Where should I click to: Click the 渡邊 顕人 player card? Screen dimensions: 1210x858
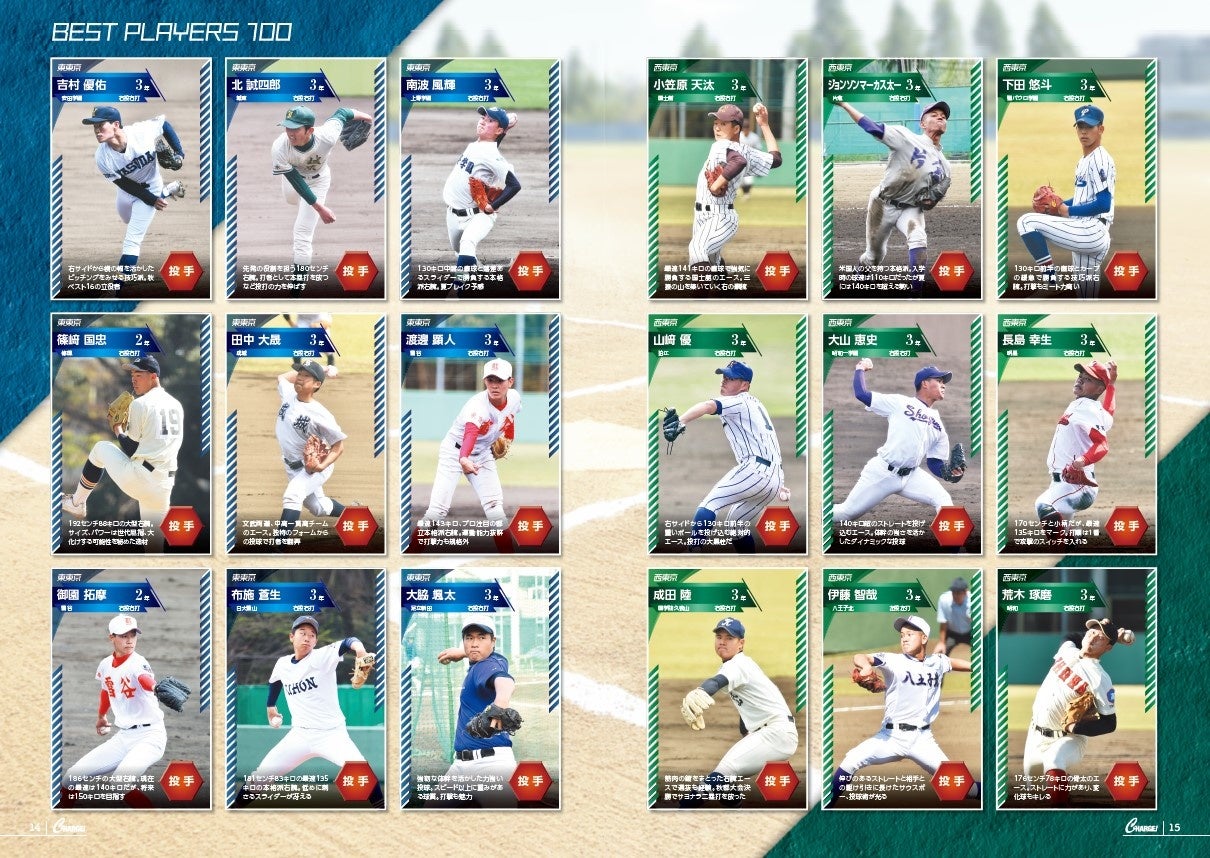click(x=480, y=434)
